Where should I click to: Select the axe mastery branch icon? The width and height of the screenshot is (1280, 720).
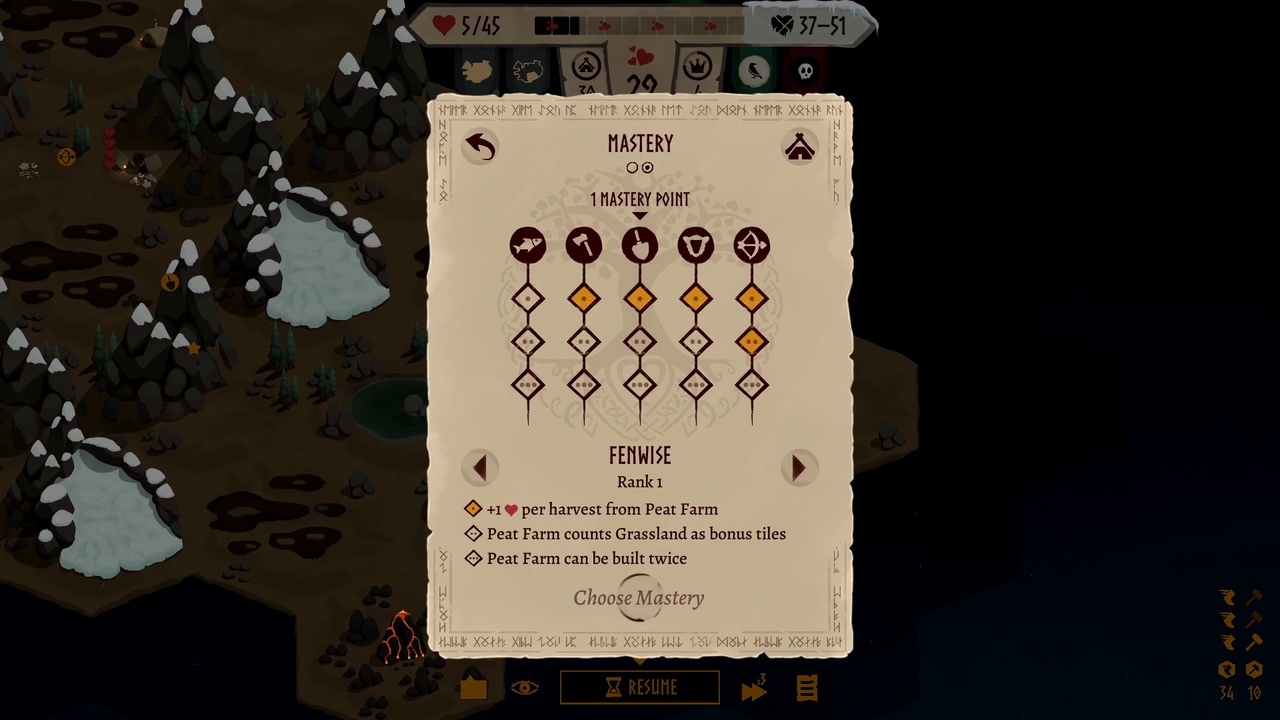click(584, 245)
